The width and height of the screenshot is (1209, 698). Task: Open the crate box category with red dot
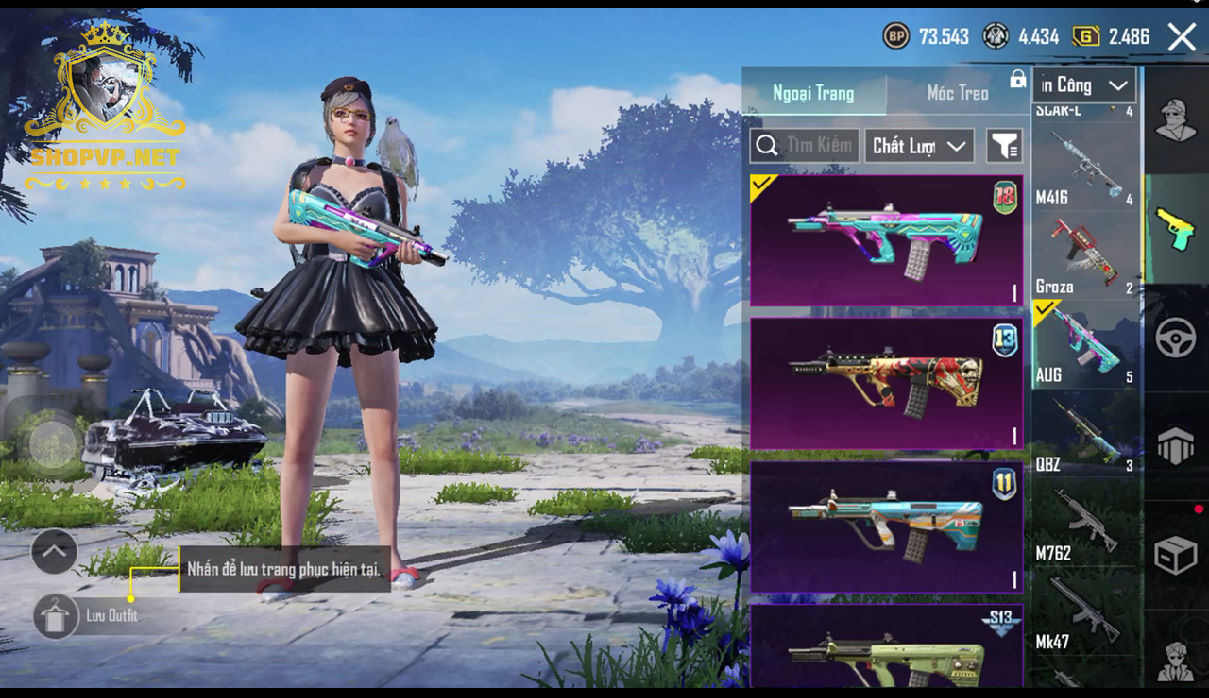tap(1176, 554)
